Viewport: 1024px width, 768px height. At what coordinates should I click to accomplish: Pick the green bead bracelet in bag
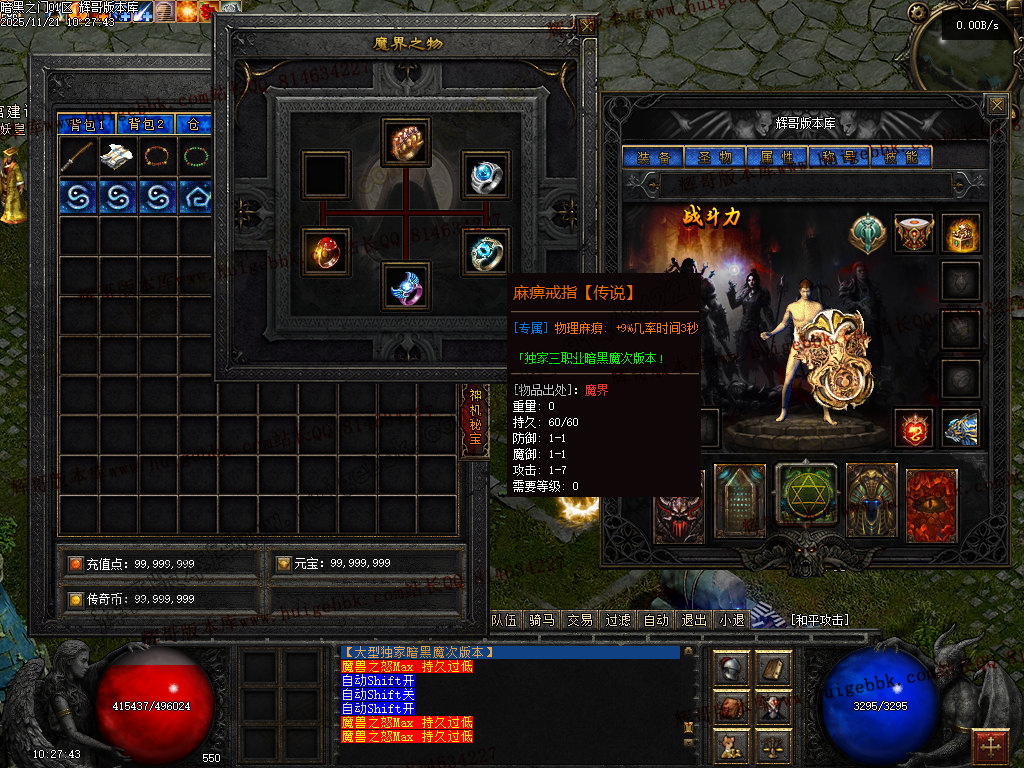point(198,156)
